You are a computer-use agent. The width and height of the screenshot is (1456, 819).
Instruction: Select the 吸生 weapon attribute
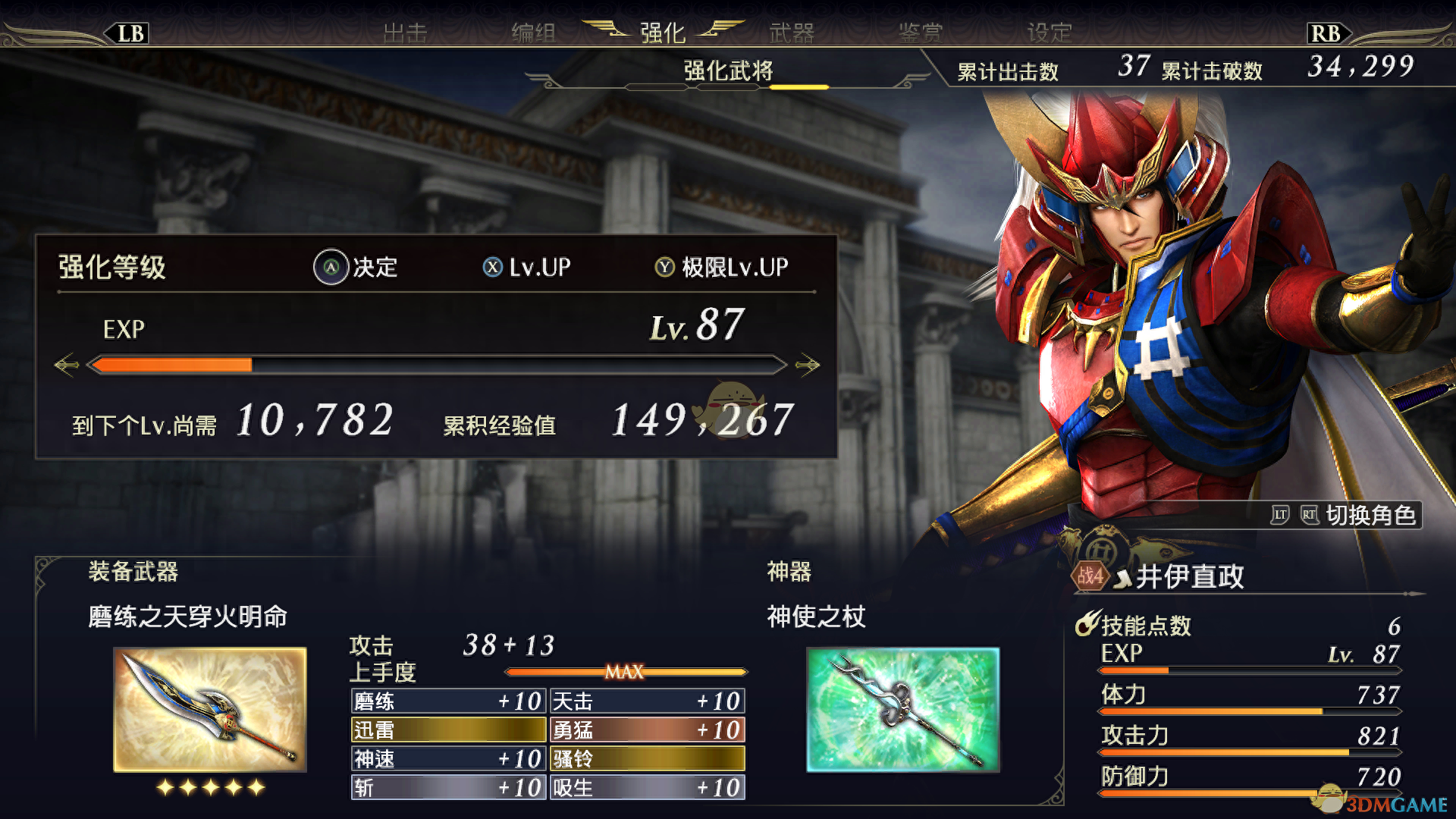pos(648,788)
